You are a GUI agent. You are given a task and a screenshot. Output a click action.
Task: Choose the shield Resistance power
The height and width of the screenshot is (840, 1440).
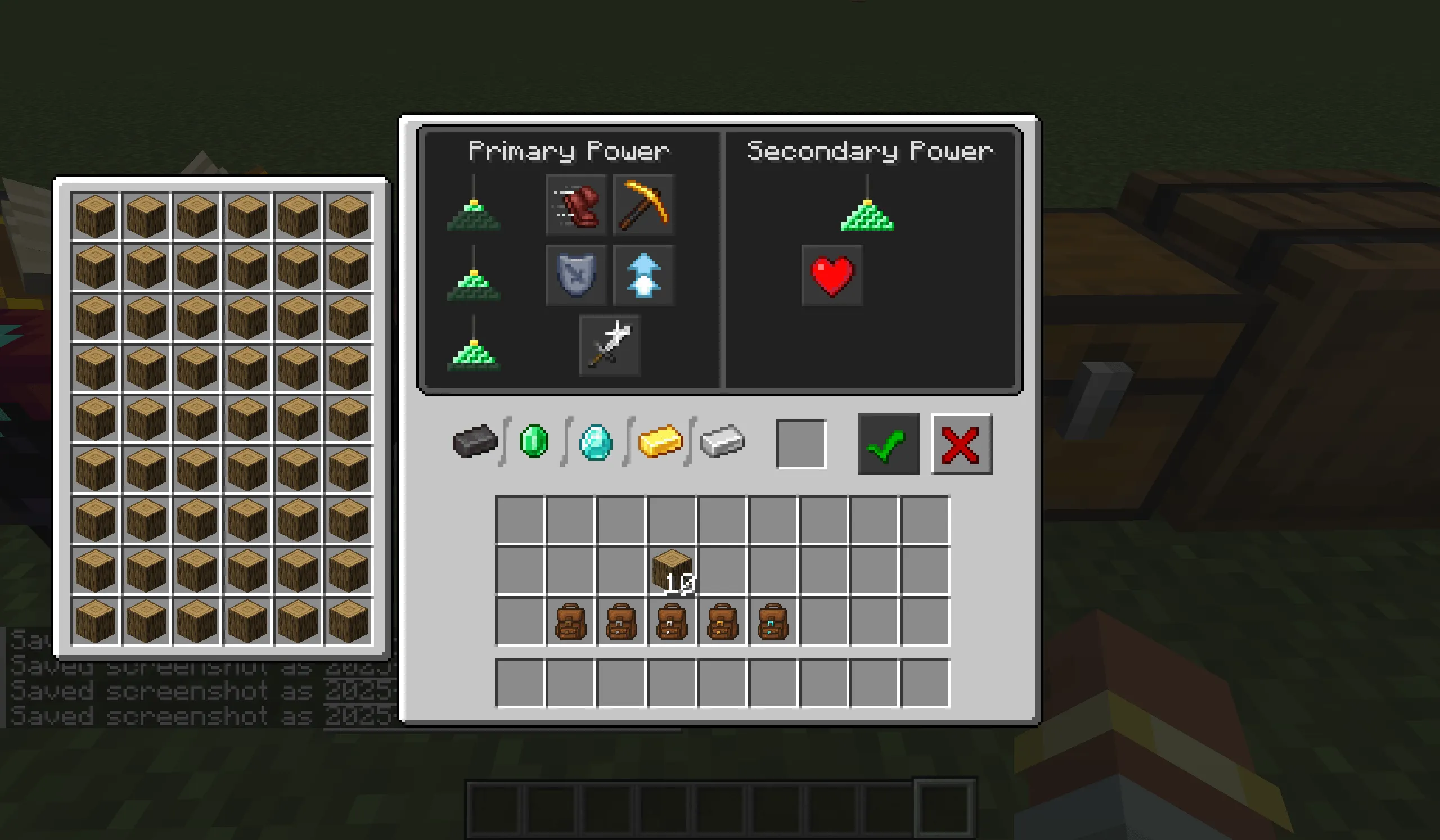click(576, 274)
